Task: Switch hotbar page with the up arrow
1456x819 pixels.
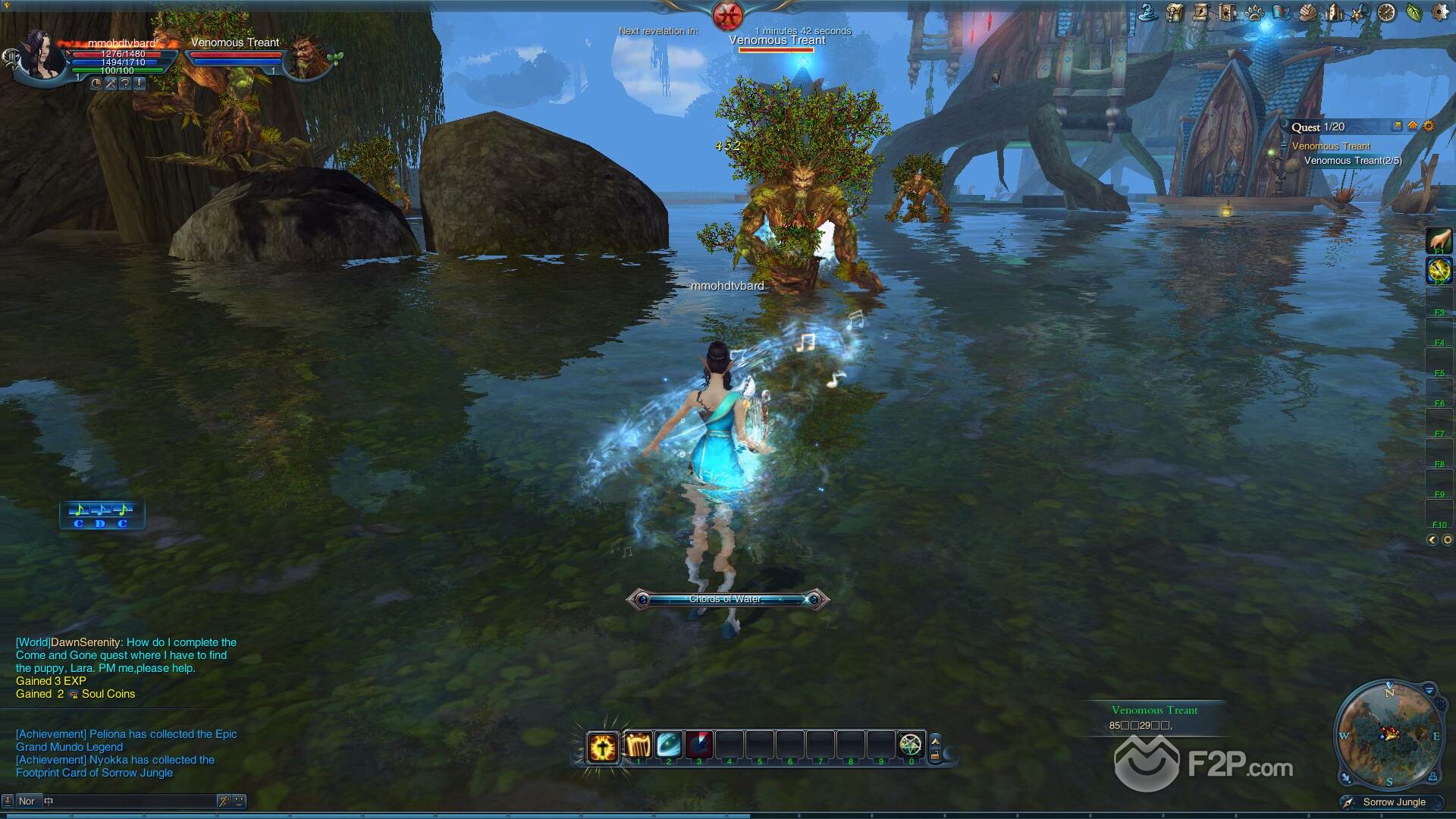Action: click(x=935, y=740)
